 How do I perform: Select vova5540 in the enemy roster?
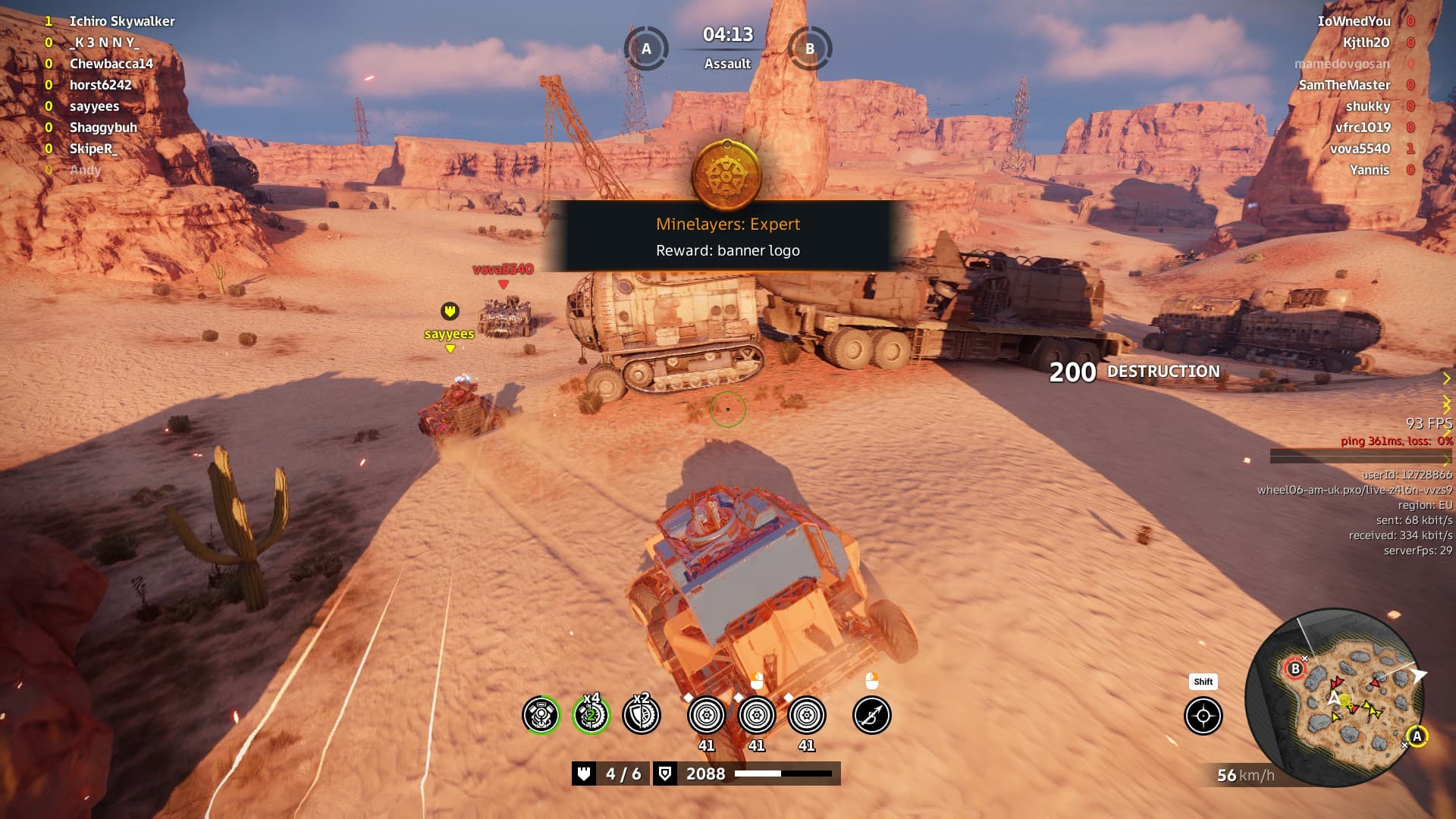pos(1360,149)
